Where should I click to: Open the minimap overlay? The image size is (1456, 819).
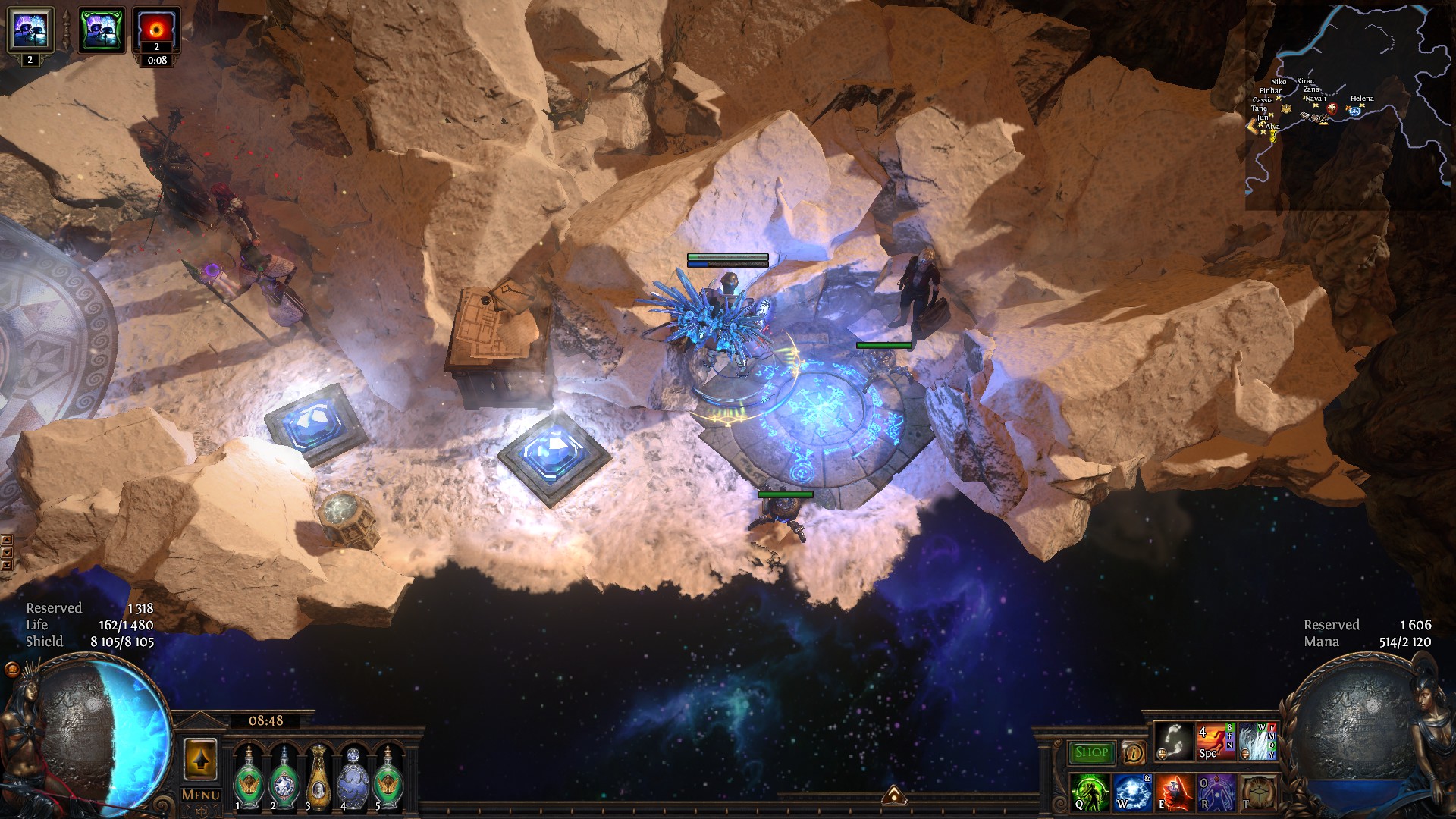point(1348,106)
